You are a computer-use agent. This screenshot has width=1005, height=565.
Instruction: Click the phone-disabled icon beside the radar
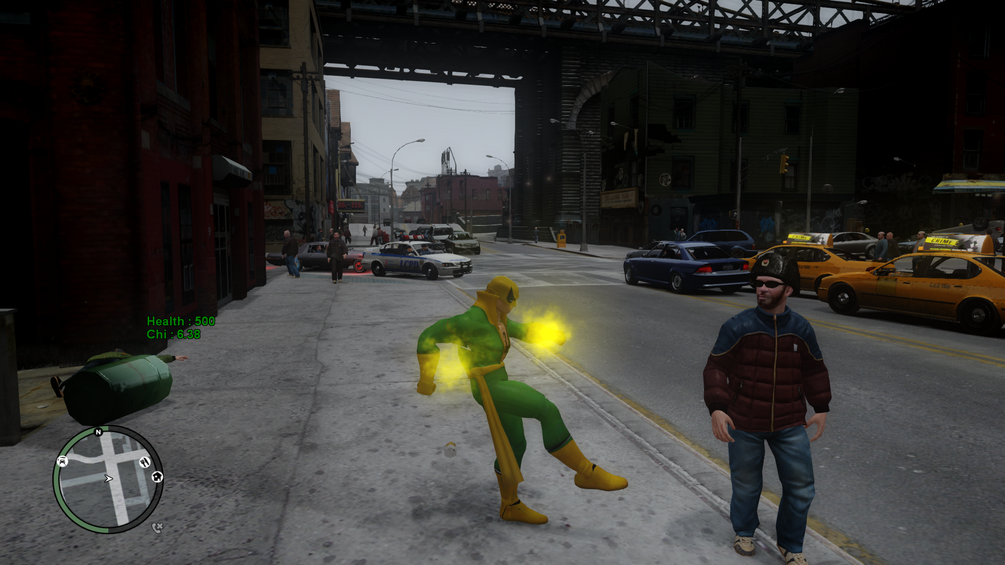(157, 527)
